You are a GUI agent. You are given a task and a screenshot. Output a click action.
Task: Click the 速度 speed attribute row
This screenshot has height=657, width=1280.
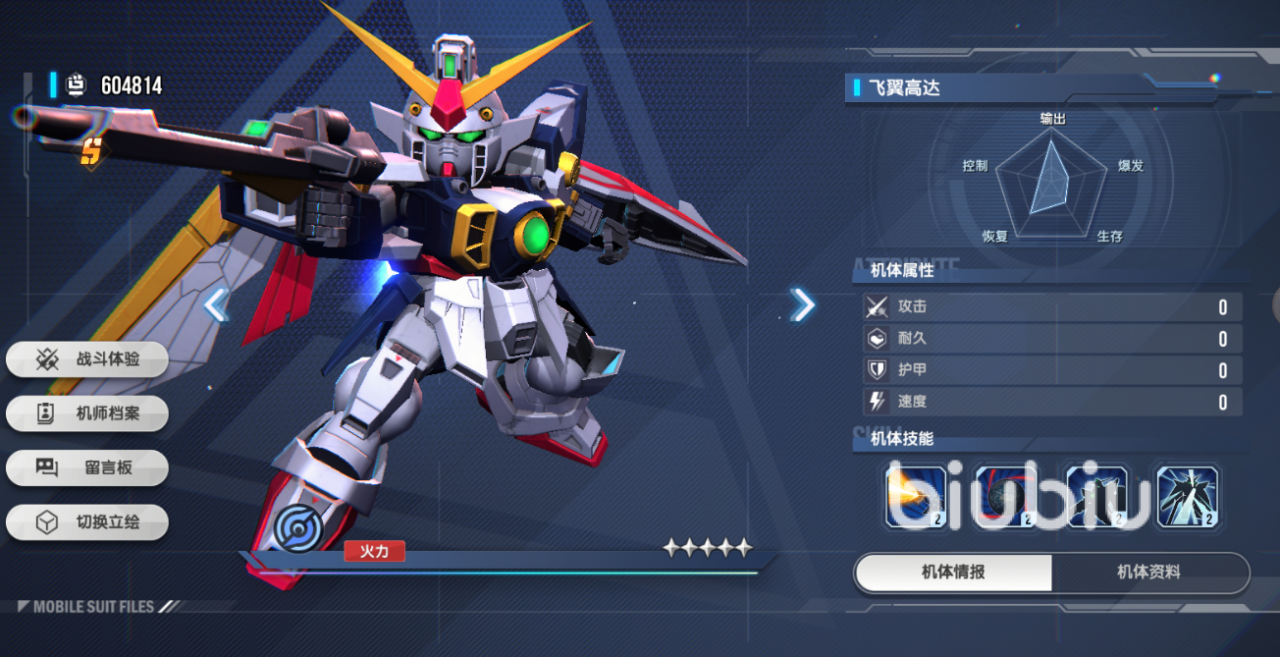tap(1052, 402)
